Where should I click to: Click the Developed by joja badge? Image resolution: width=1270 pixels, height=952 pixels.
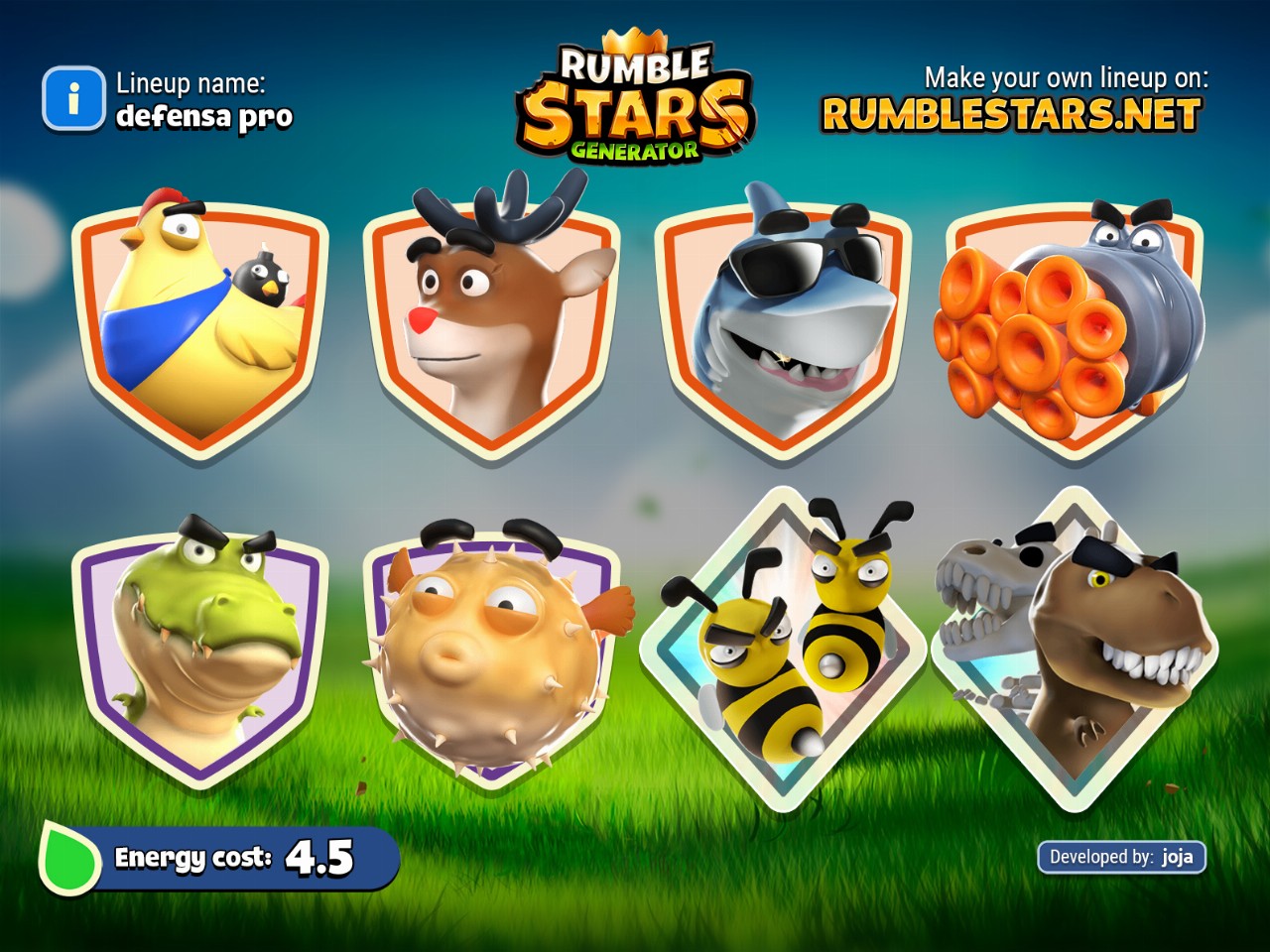tap(1121, 857)
